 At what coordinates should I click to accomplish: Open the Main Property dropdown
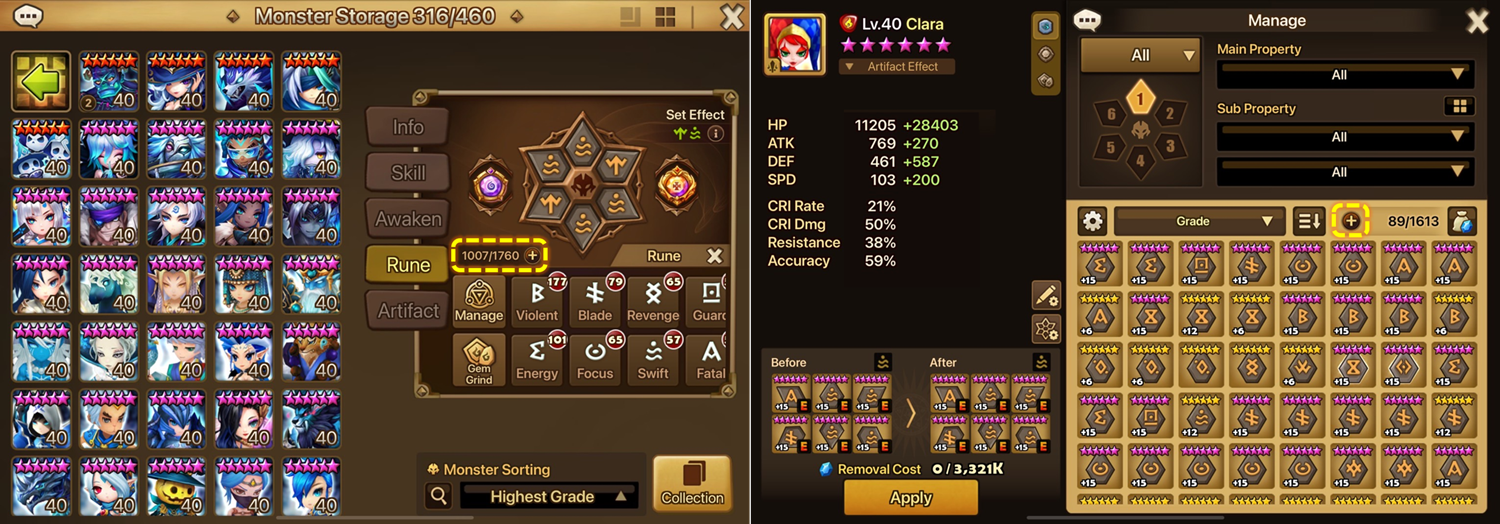click(1344, 75)
